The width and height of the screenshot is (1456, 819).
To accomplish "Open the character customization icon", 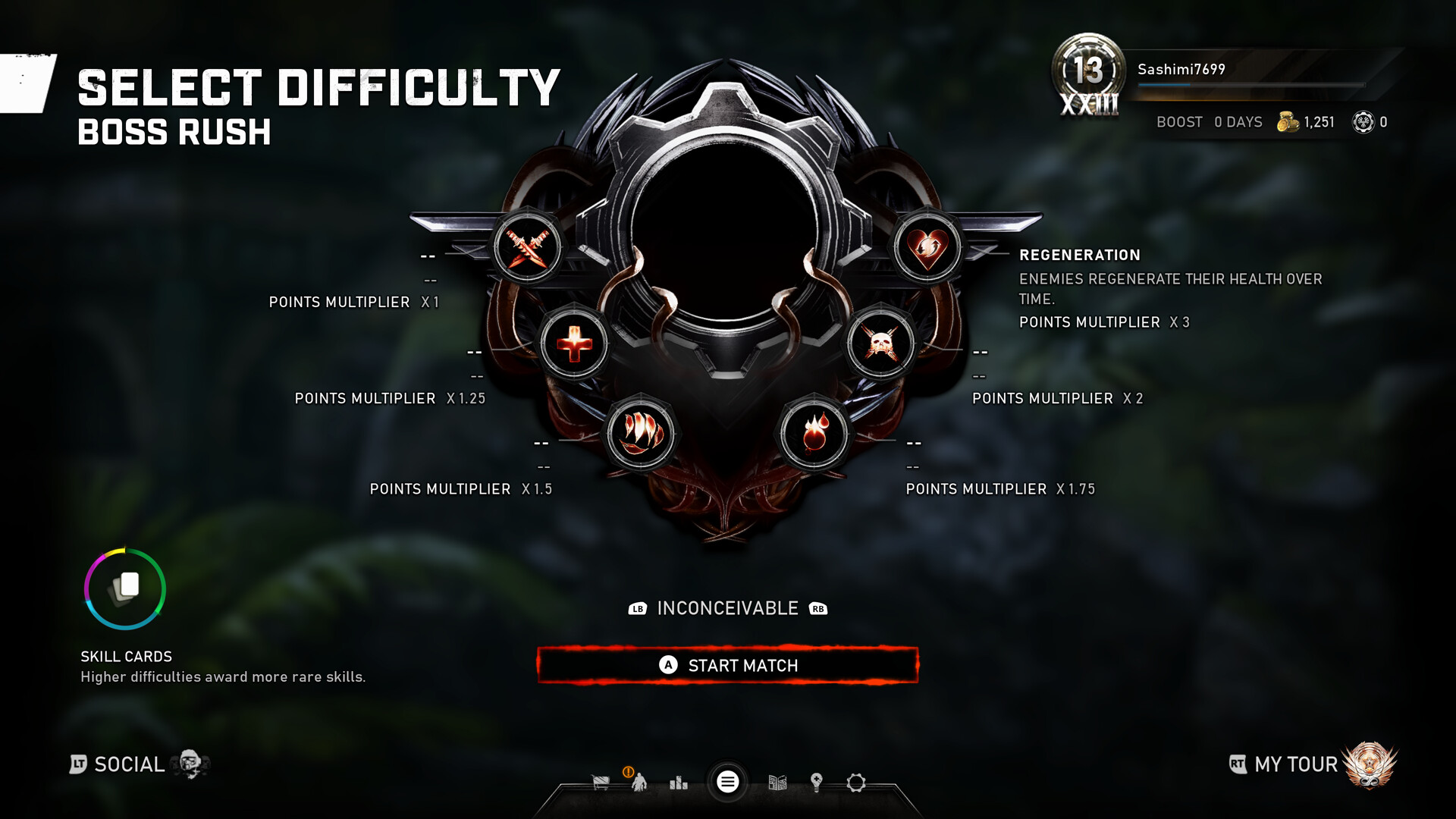I will pos(639,783).
